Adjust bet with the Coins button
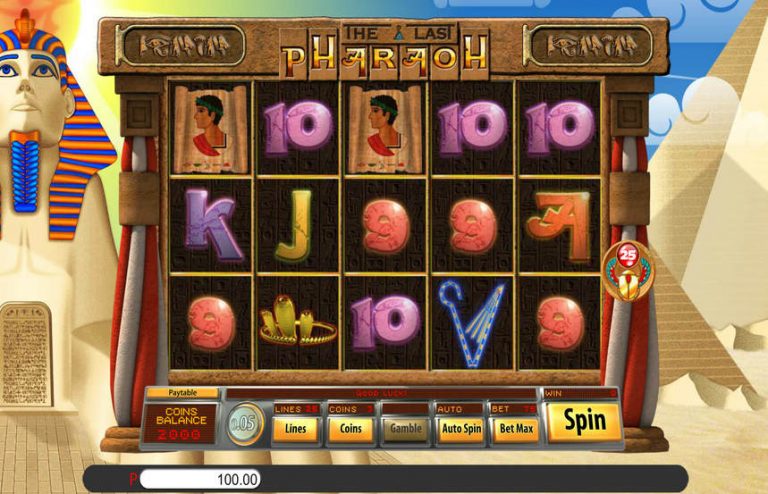Image resolution: width=768 pixels, height=494 pixels. coord(351,428)
